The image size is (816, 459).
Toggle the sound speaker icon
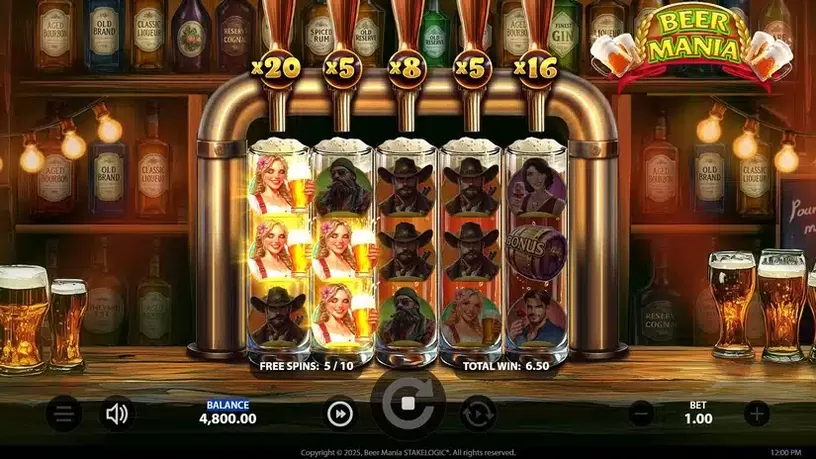tap(117, 413)
